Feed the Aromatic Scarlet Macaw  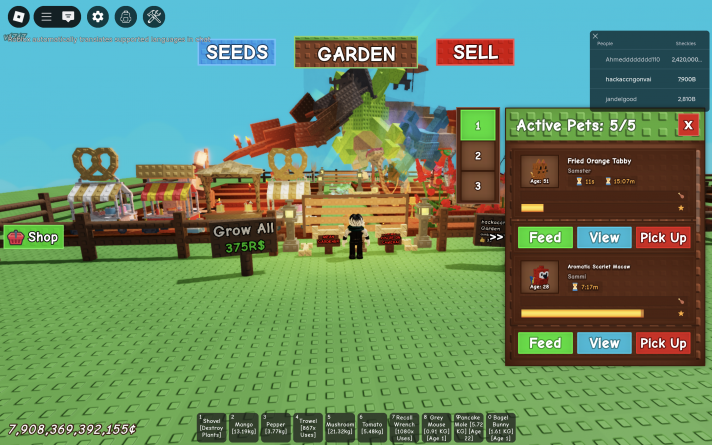[545, 343]
